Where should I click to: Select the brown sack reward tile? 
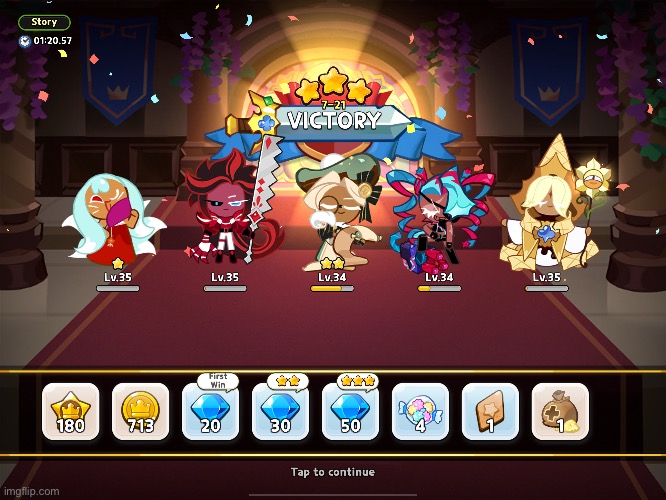(x=560, y=411)
